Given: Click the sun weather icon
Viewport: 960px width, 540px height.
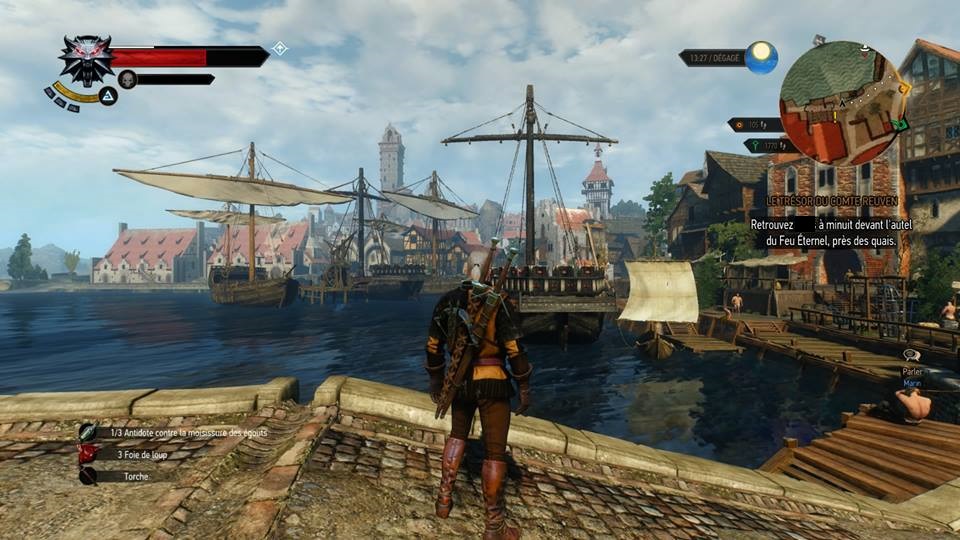Looking at the screenshot, I should coord(761,57).
